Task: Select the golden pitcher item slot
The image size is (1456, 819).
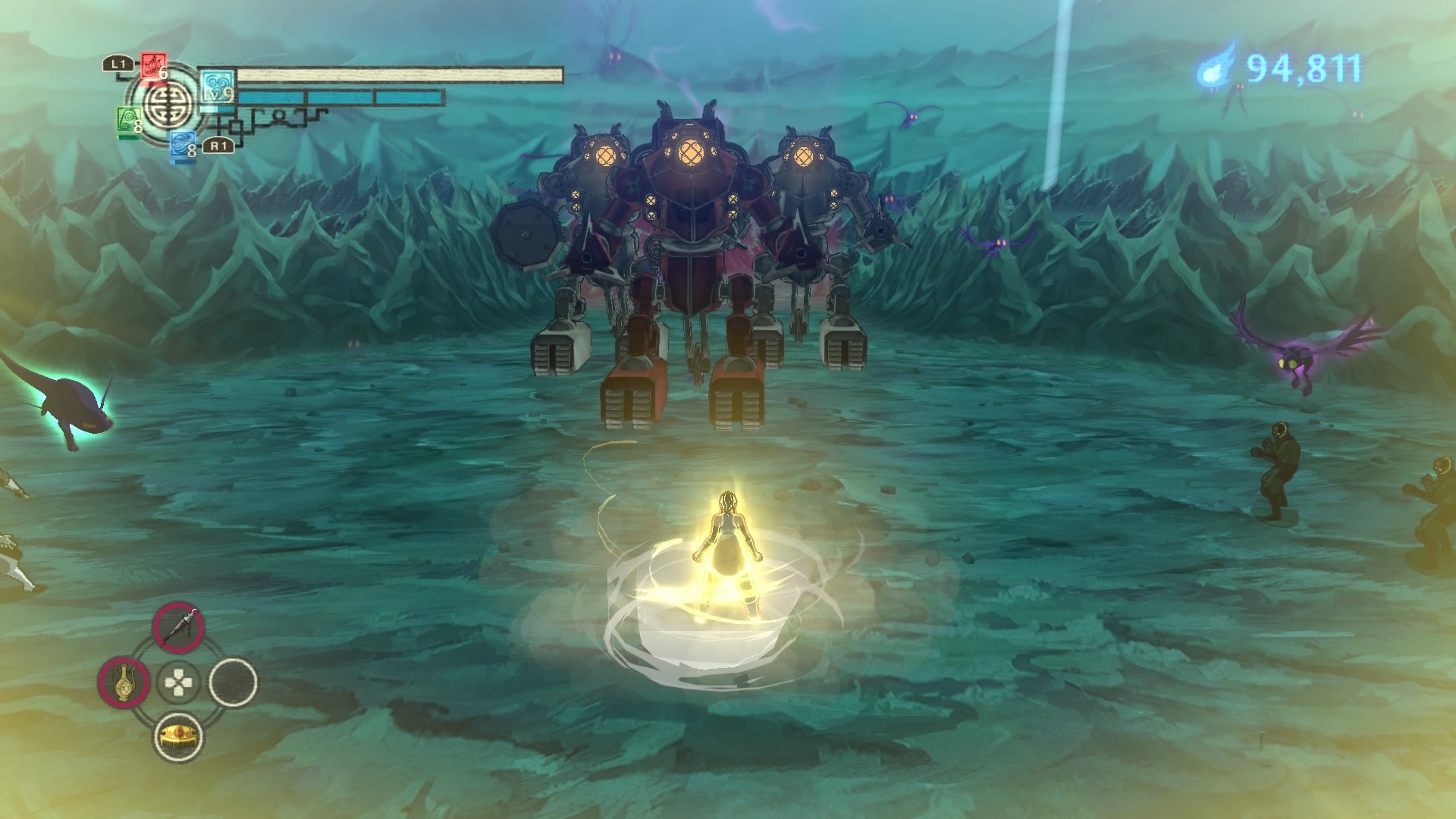Action: coord(124,681)
